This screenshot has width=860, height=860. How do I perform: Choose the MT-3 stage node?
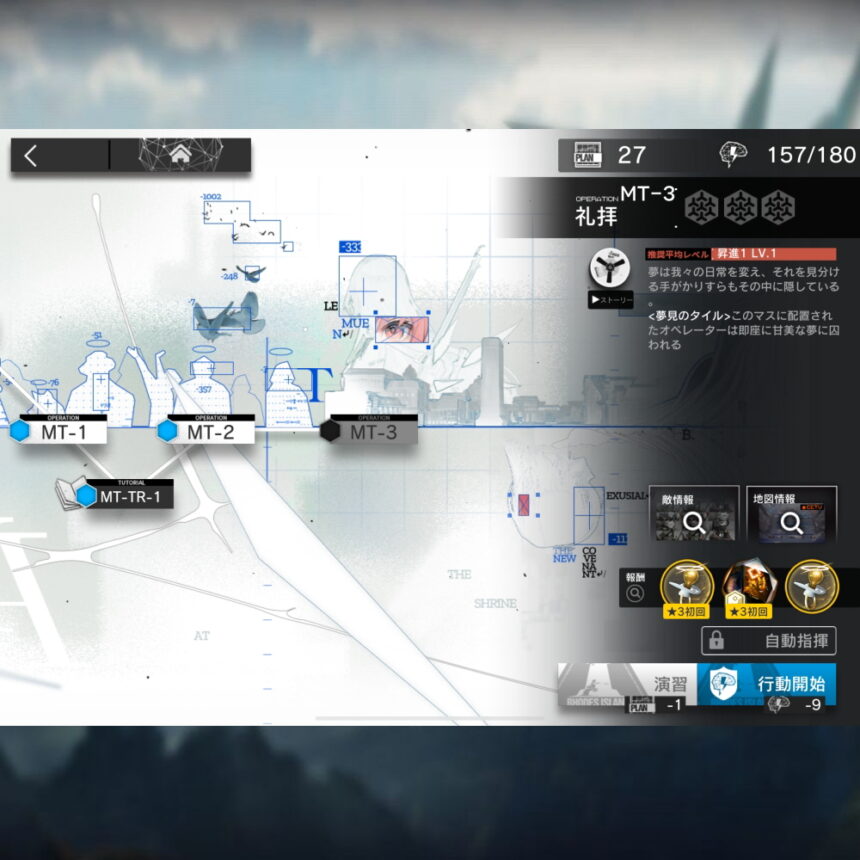coord(372,432)
